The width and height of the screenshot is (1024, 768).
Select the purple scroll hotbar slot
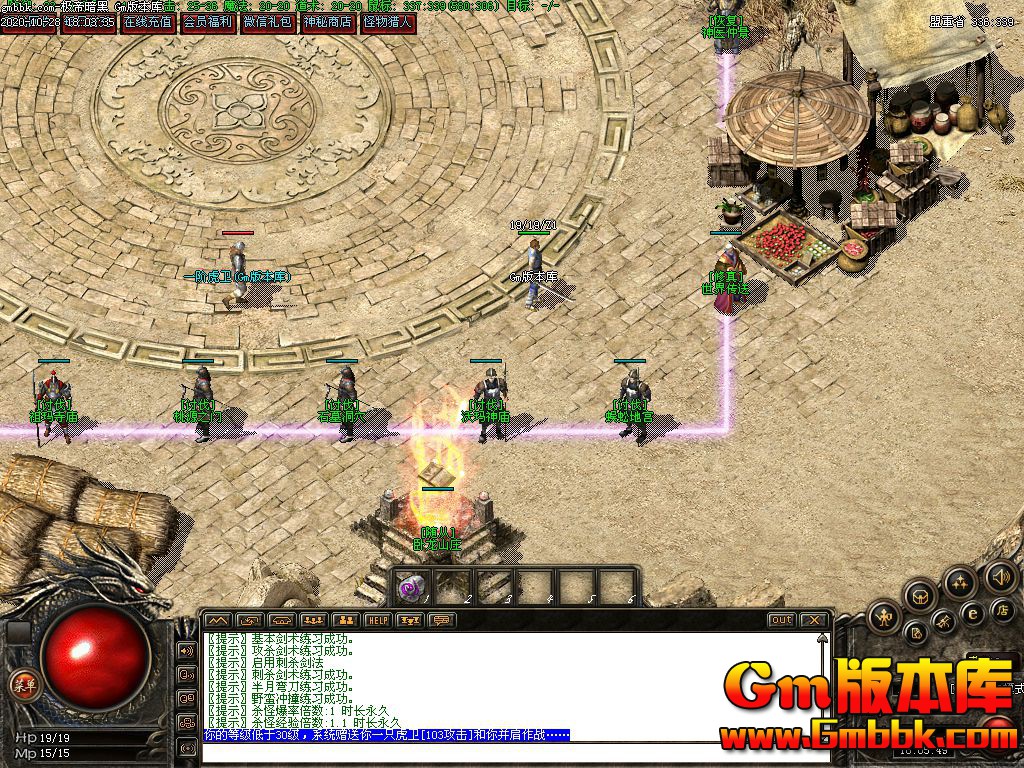click(x=412, y=587)
